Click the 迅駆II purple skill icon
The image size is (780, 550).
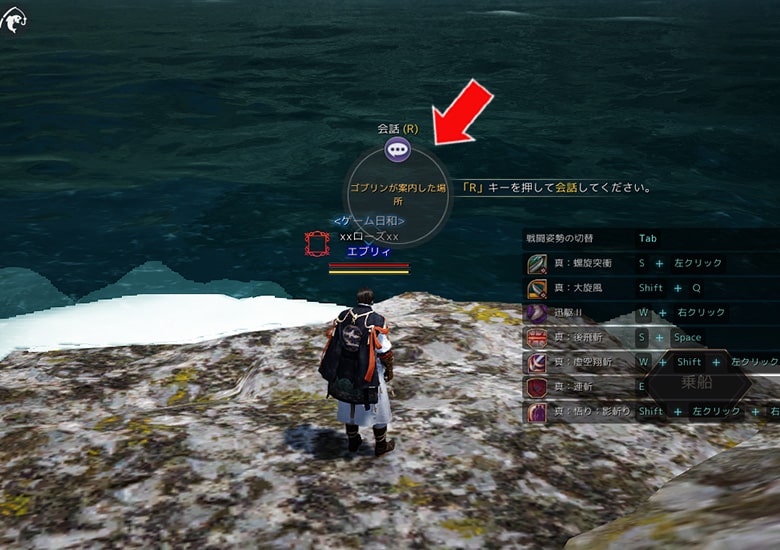(x=537, y=313)
